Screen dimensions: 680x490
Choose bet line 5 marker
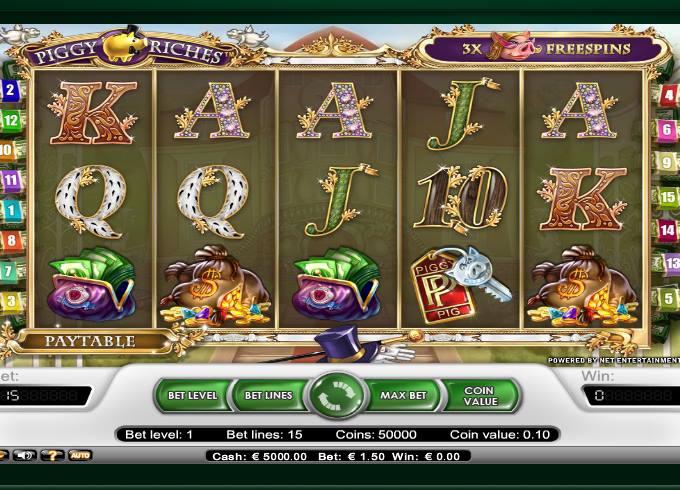coord(667,297)
